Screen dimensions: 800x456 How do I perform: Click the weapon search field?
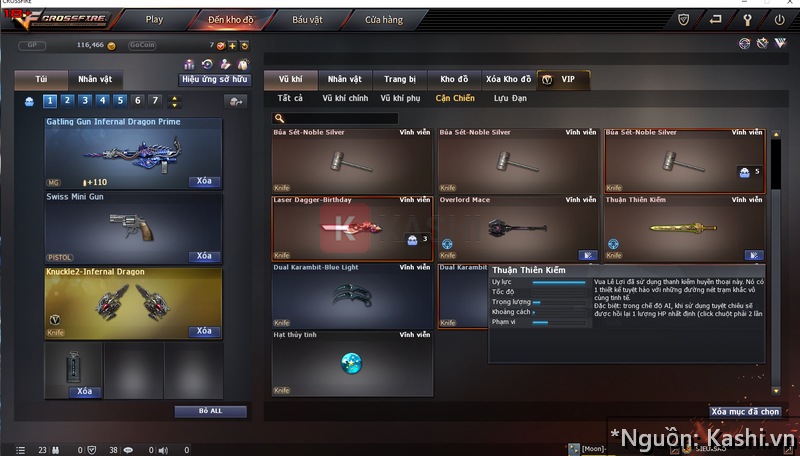pos(340,118)
